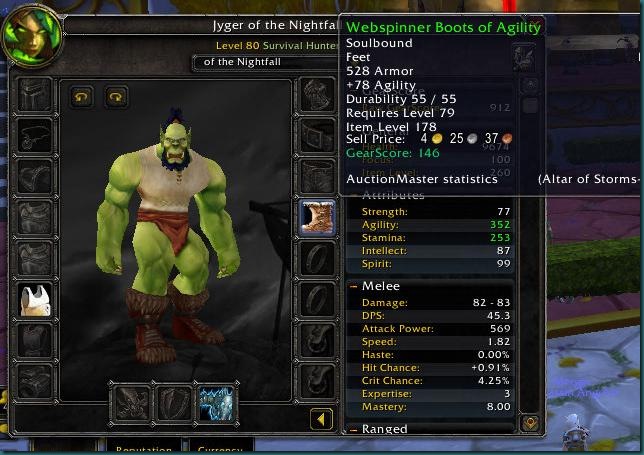Select the equipped ranged weapon slot
Screen dimensions: 644x455
point(215,402)
